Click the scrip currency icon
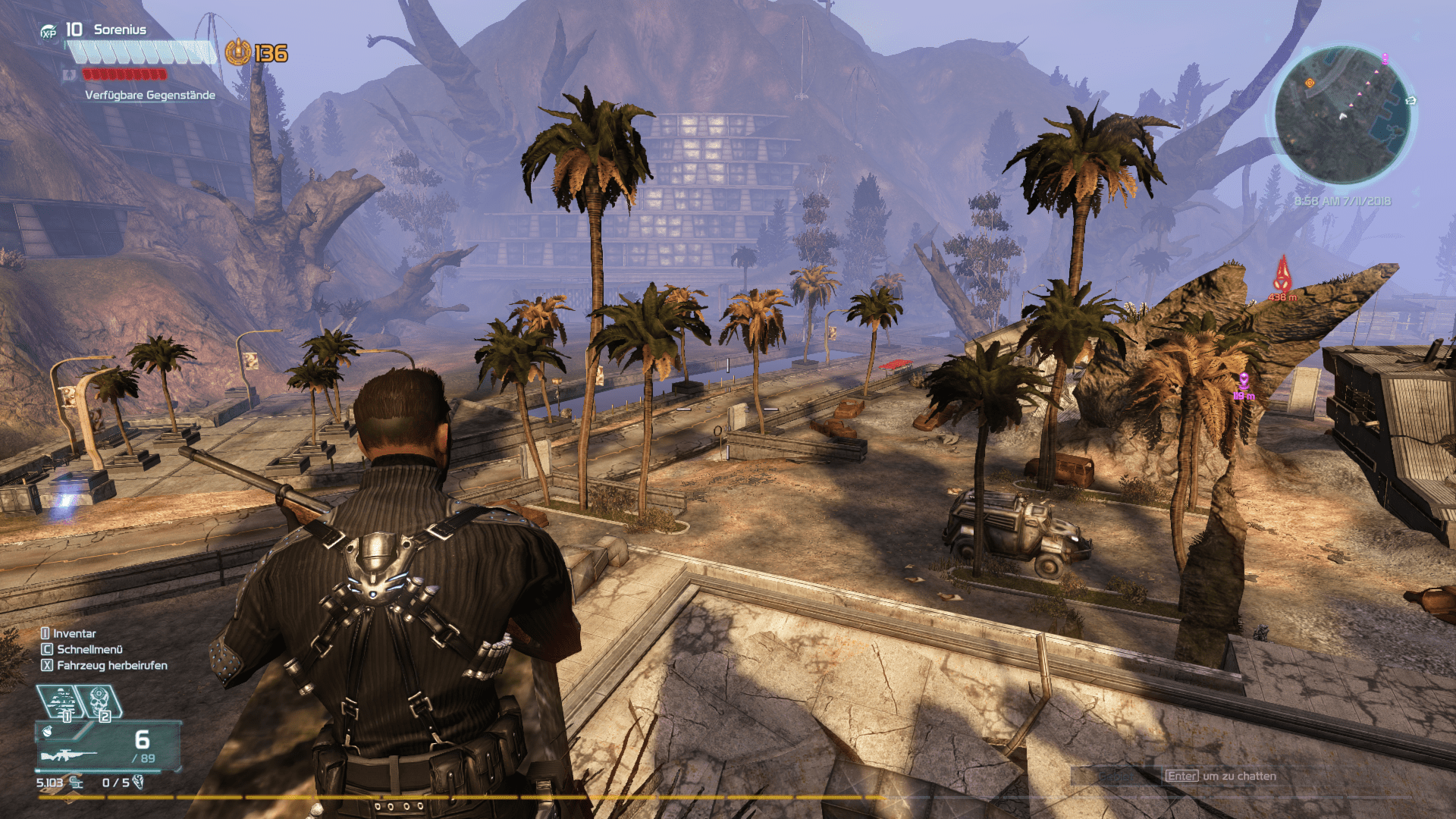Screen dimensions: 1456x819 tap(76, 782)
